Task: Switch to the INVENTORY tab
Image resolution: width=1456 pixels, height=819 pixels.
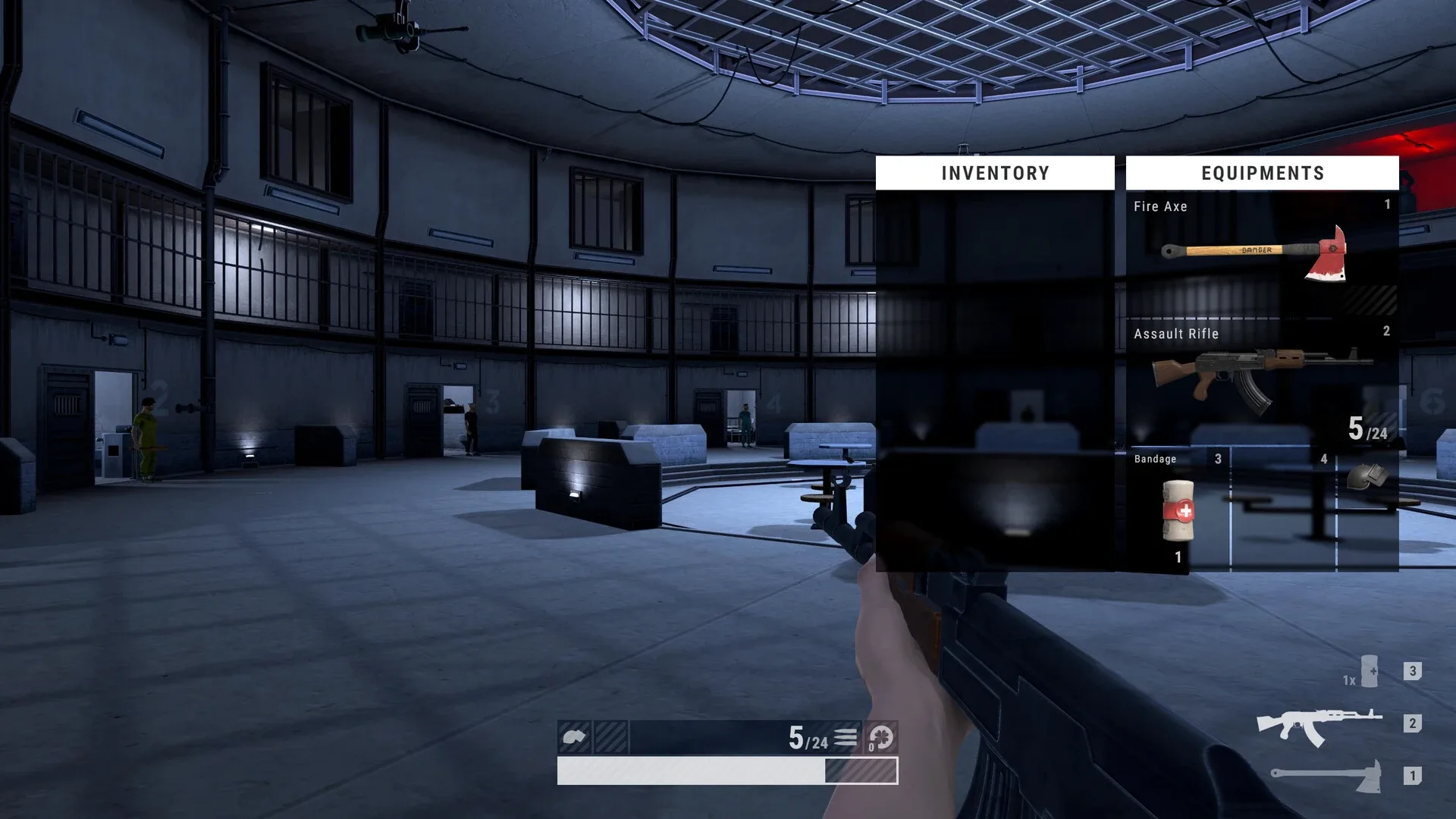Action: pos(995,172)
